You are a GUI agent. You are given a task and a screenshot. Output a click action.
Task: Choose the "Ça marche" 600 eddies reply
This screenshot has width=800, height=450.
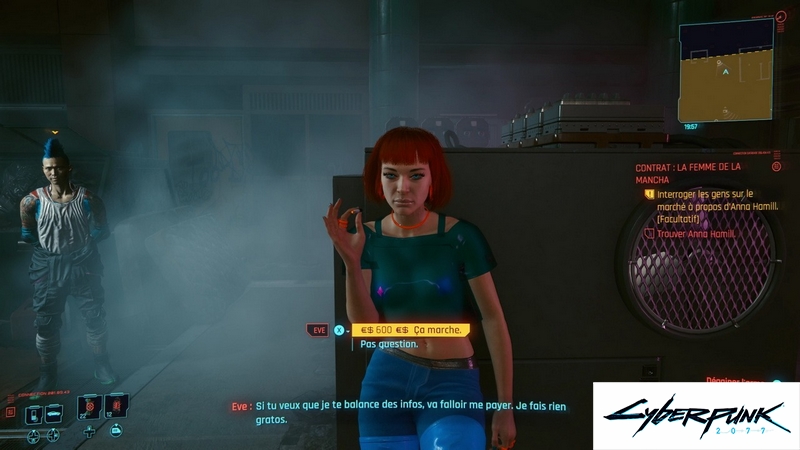409,330
